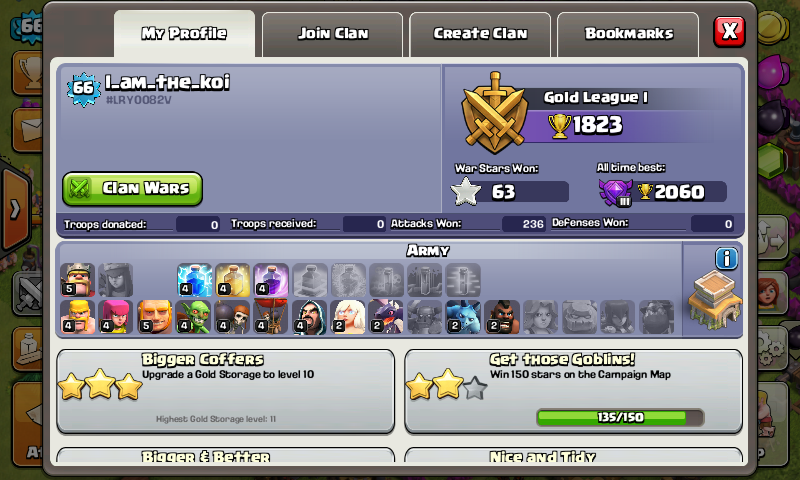Screen dimensions: 800x480
Task: Expand the side arrow panel on left edge
Action: 15,209
